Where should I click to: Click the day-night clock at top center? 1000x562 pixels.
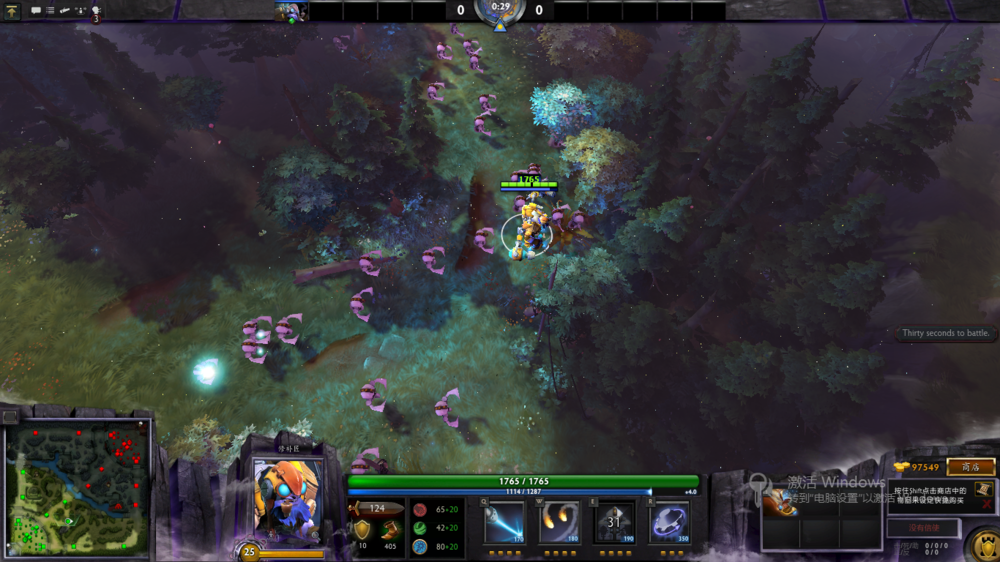pyautogui.click(x=500, y=12)
